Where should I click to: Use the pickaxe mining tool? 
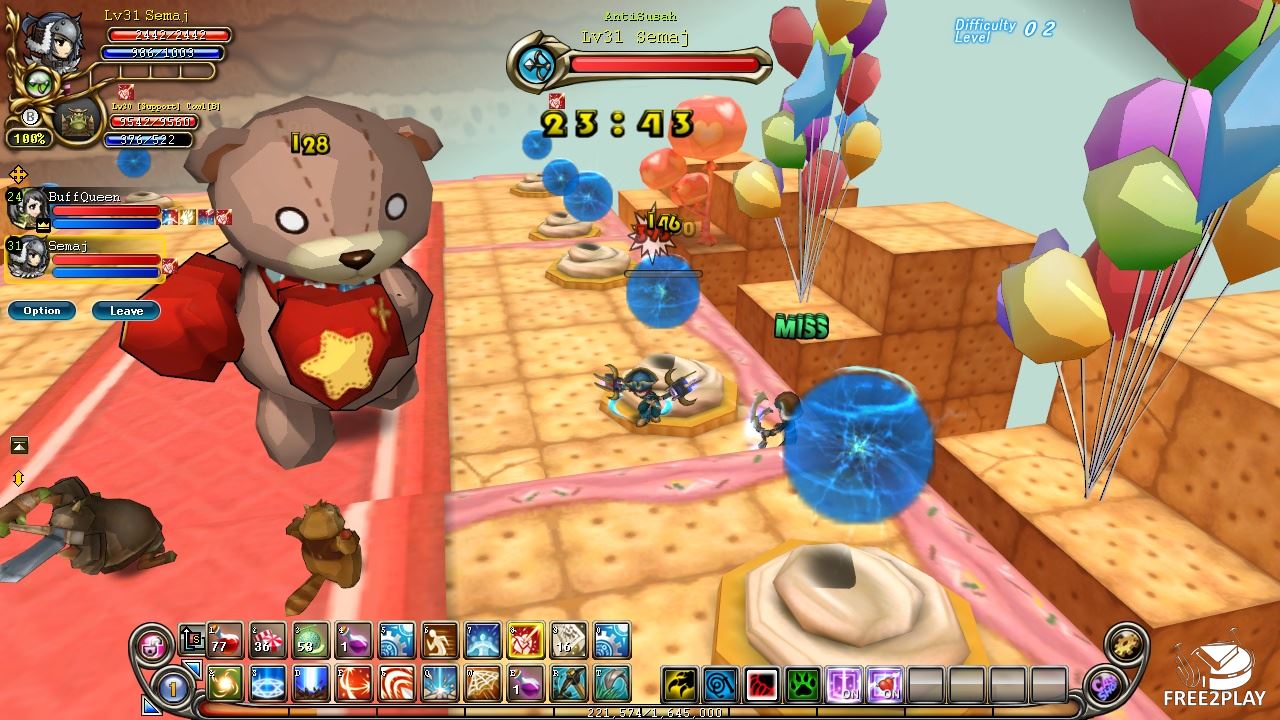point(569,684)
